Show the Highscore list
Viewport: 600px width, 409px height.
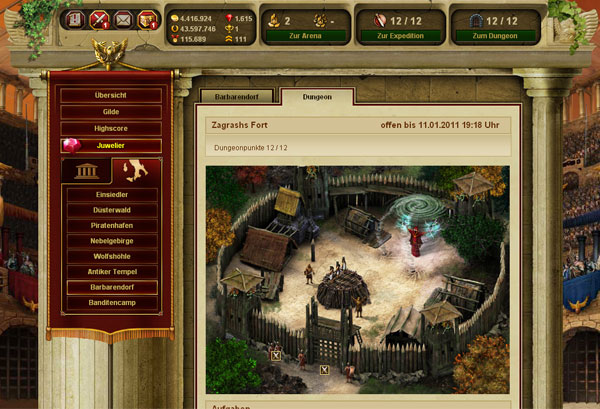tap(110, 129)
